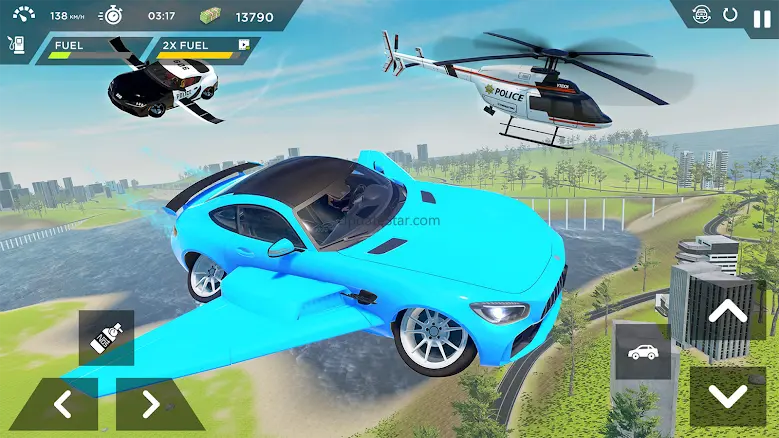
Task: Steer right with the right arrow button
Action: point(151,404)
